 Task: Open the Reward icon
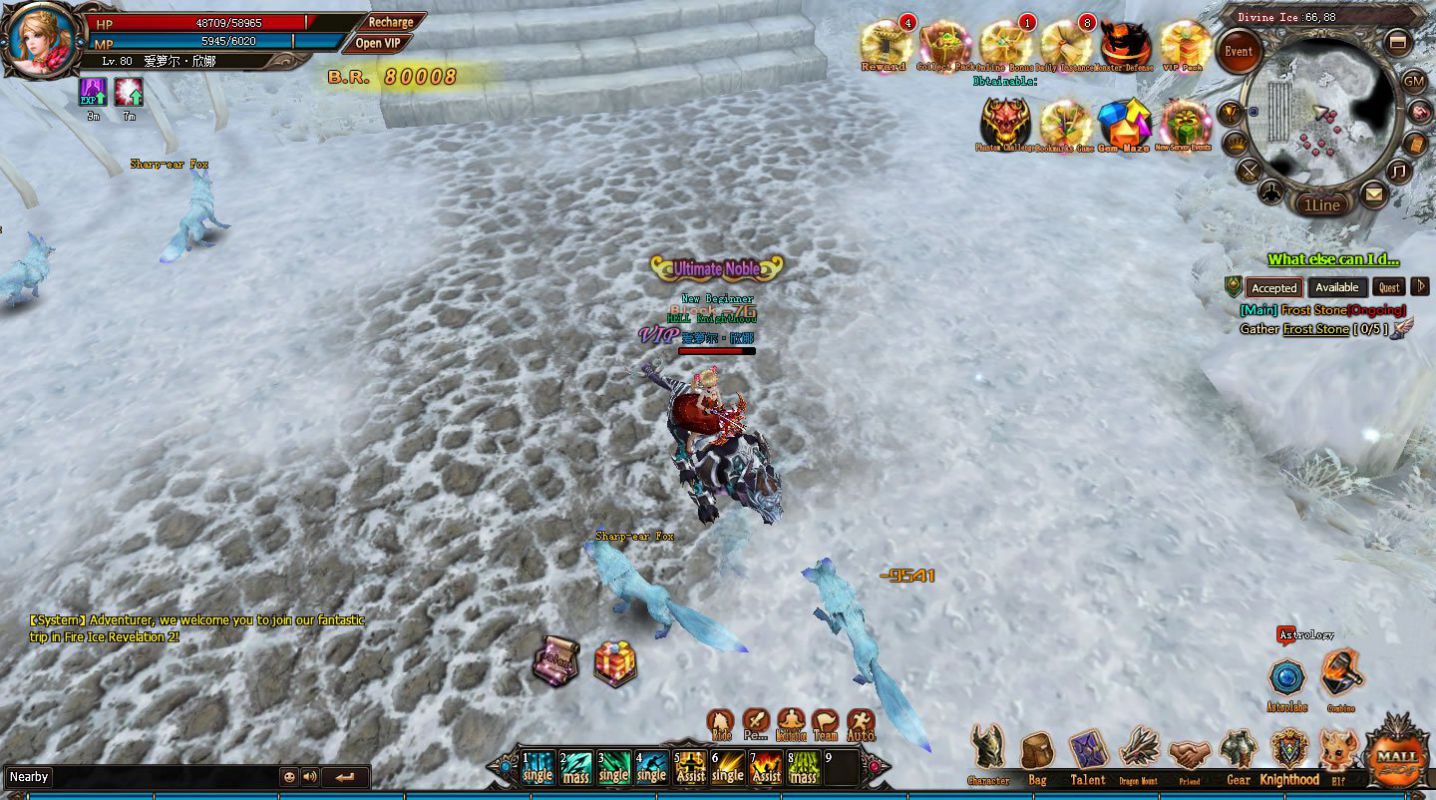883,45
